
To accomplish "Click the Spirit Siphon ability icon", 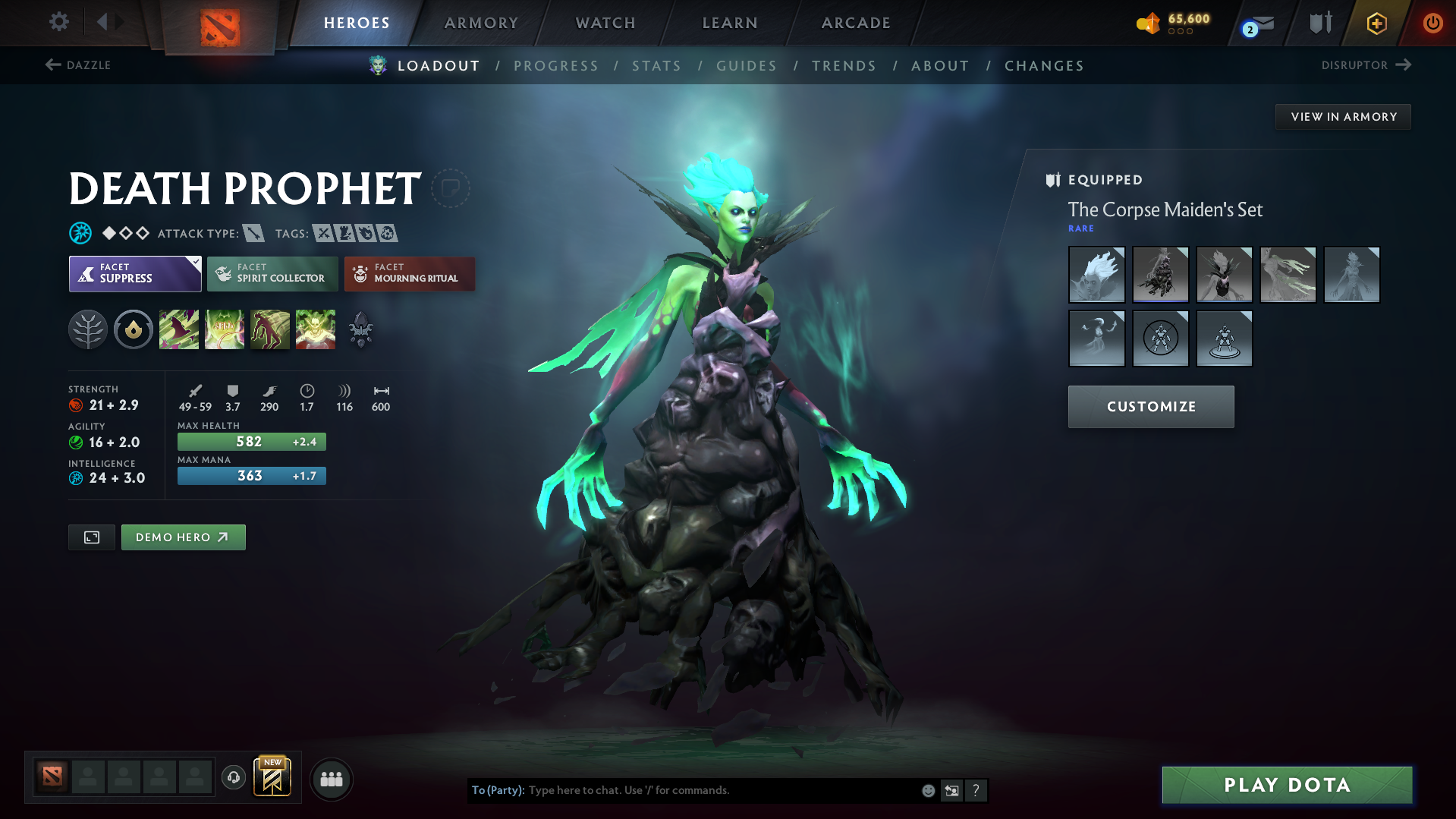I will [x=270, y=329].
